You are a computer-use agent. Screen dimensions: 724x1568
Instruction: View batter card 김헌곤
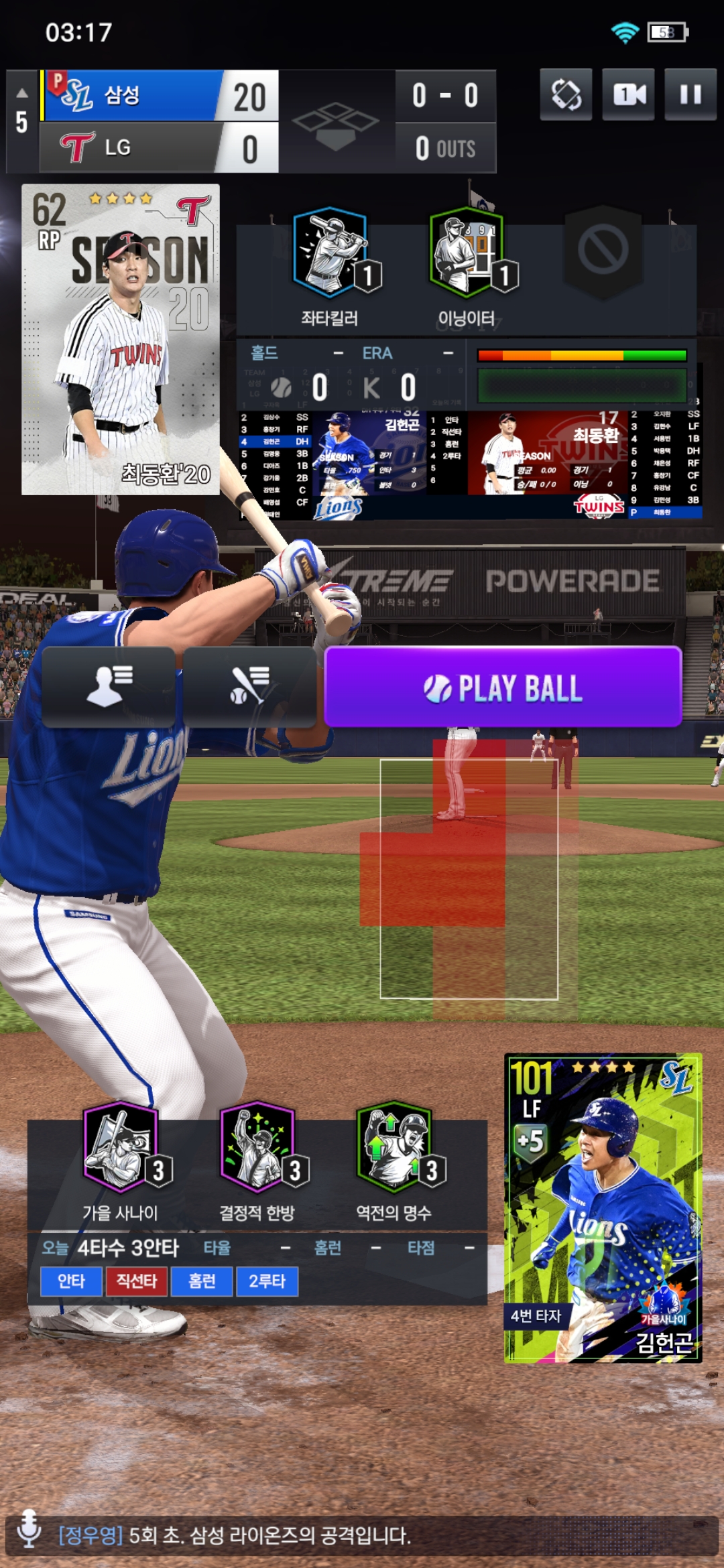coord(603,1208)
